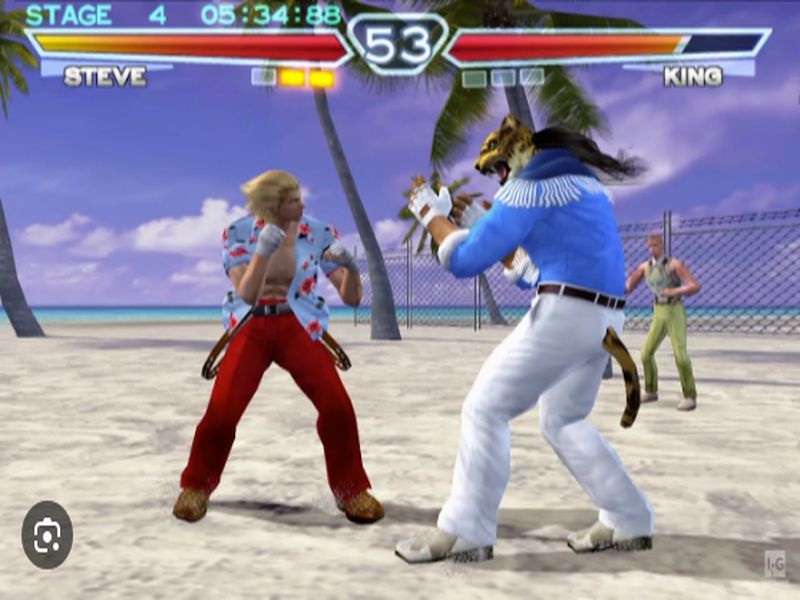This screenshot has width=800, height=600.
Task: Open the Google Lens image search icon
Action: click(47, 535)
